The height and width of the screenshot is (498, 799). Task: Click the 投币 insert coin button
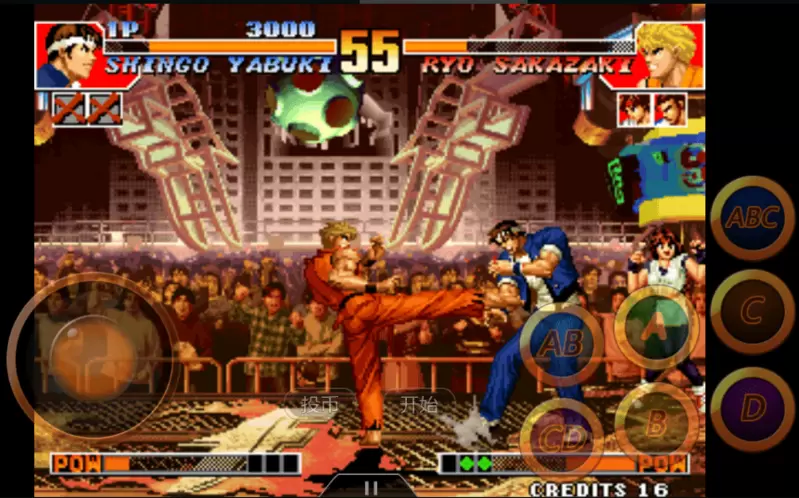coord(318,404)
